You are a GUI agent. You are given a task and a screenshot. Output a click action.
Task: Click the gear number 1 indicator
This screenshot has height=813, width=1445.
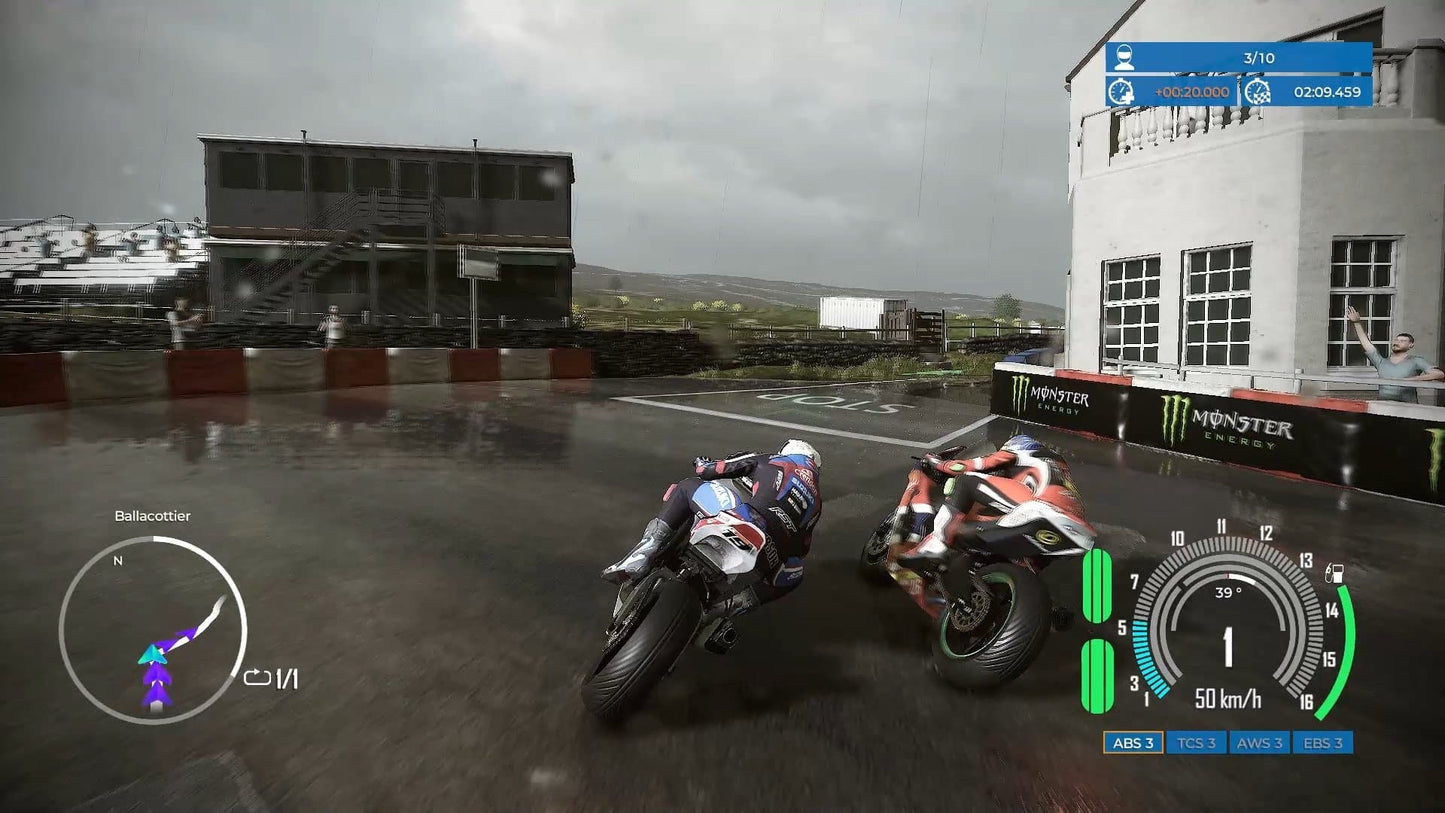tap(1228, 648)
